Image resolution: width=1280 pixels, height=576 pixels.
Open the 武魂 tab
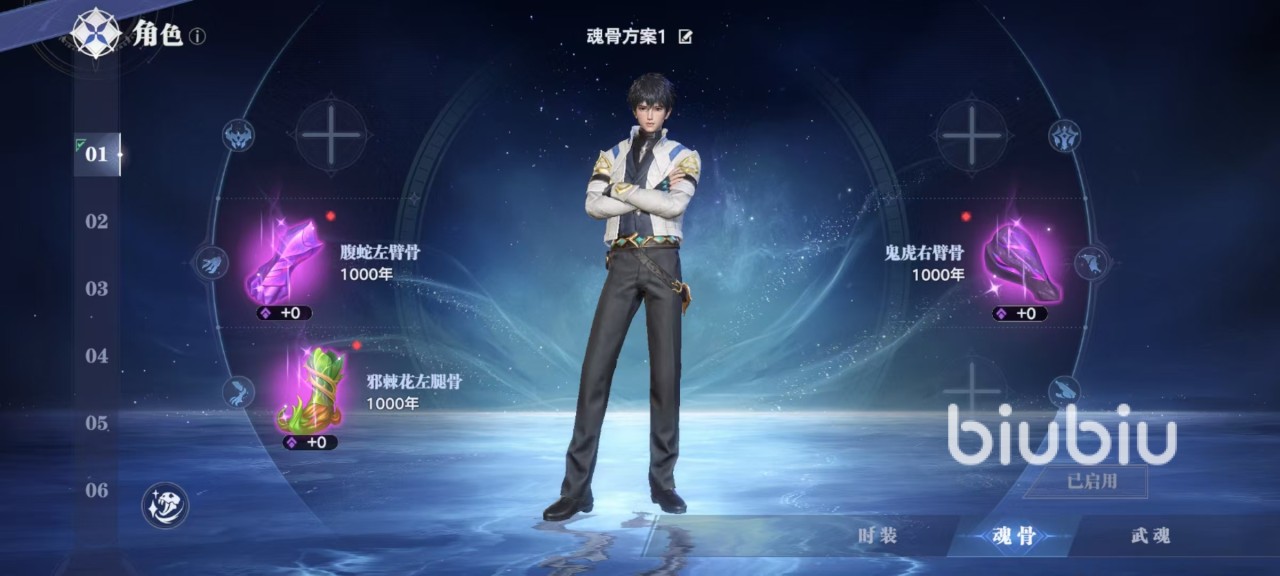pos(1150,536)
